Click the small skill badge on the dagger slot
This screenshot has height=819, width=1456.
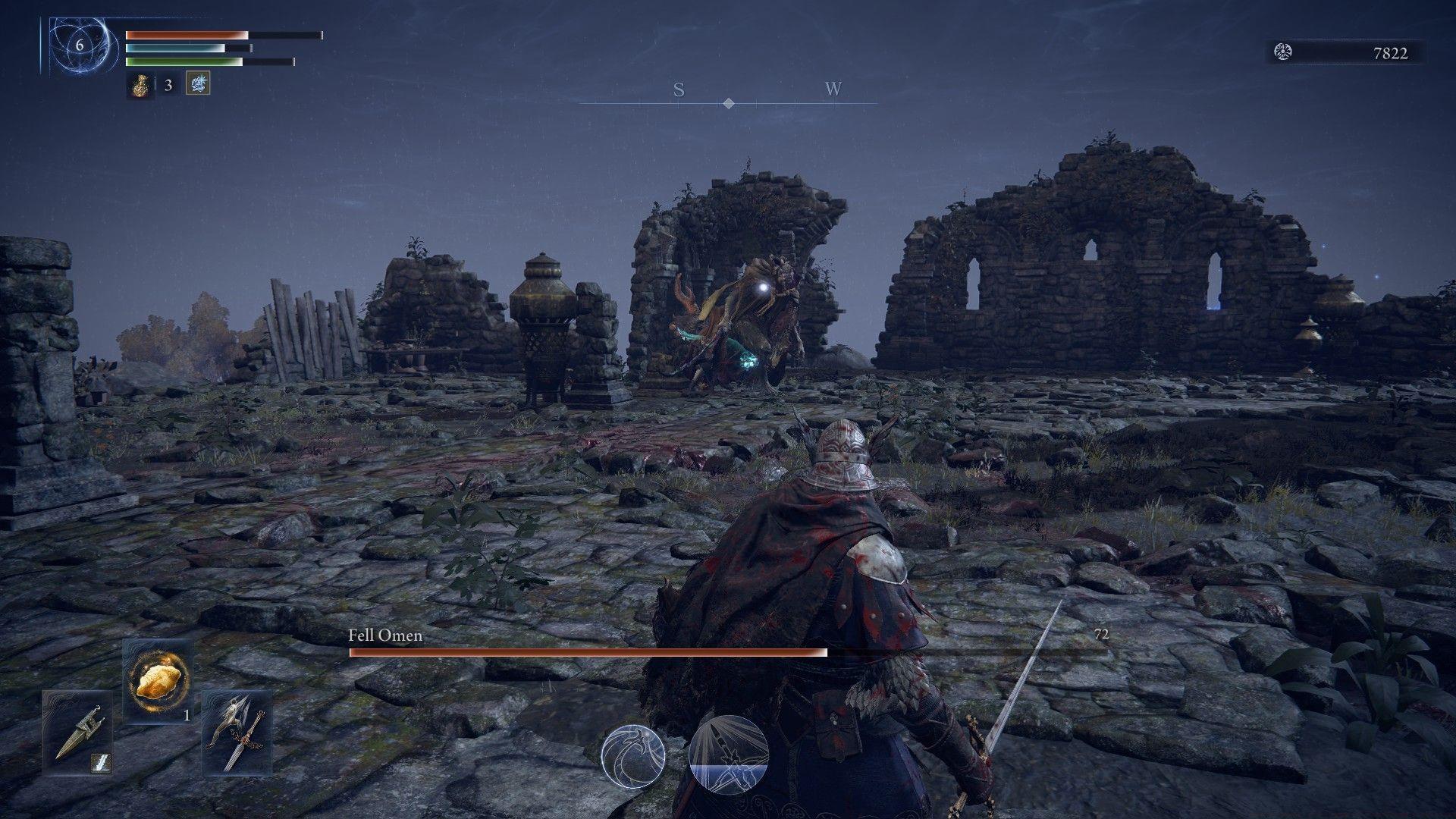(101, 763)
